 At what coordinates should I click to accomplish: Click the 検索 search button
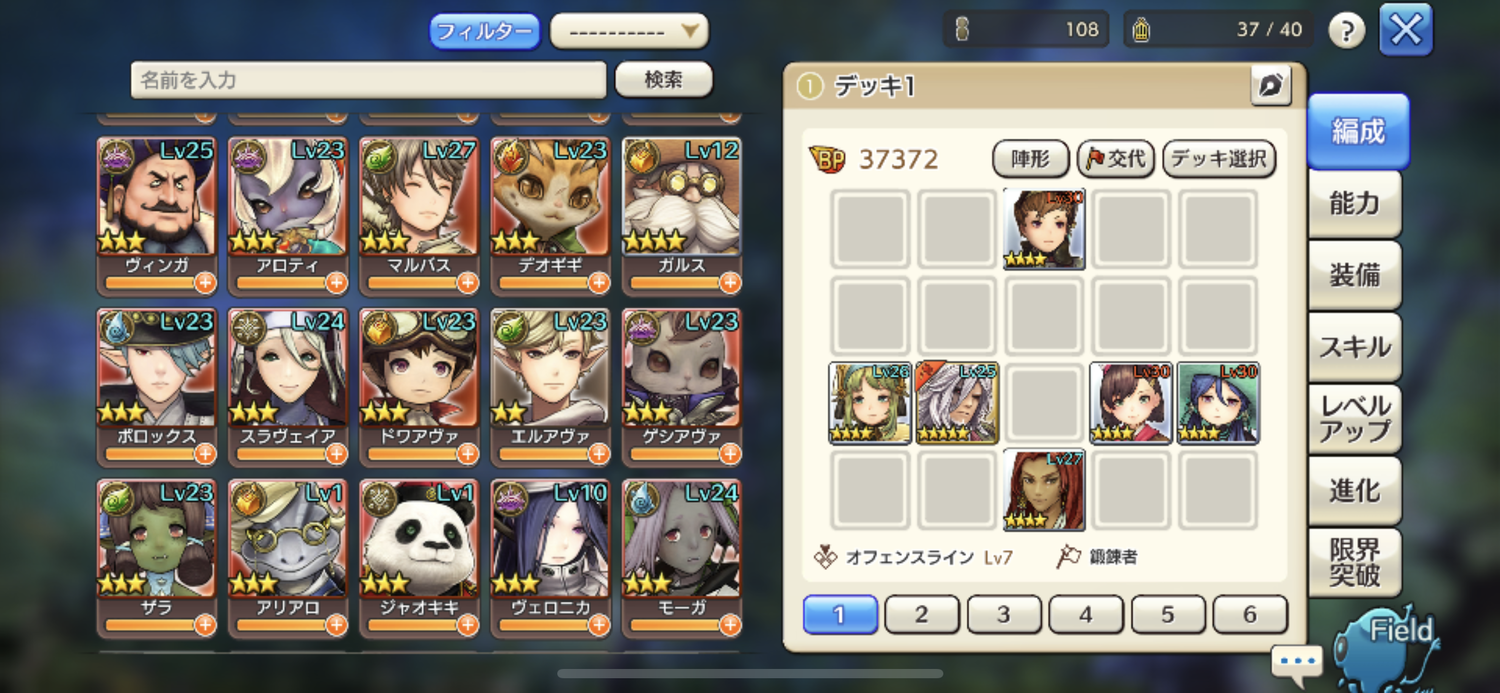[663, 80]
